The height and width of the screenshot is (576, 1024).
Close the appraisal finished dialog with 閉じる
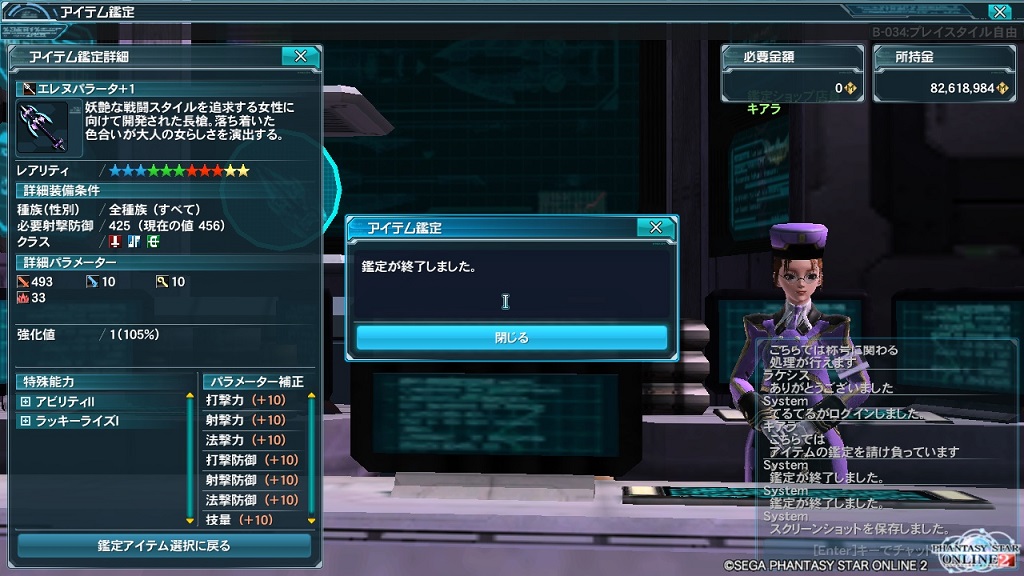pyautogui.click(x=511, y=338)
